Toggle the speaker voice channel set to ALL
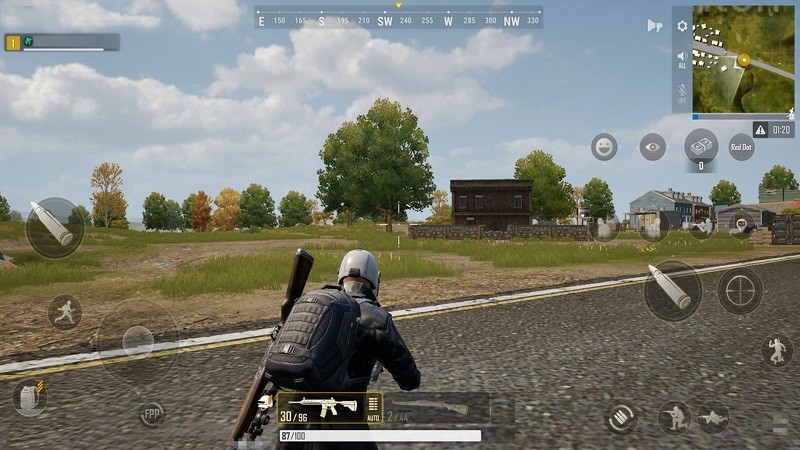Screen dimensions: 800x450 (682, 59)
